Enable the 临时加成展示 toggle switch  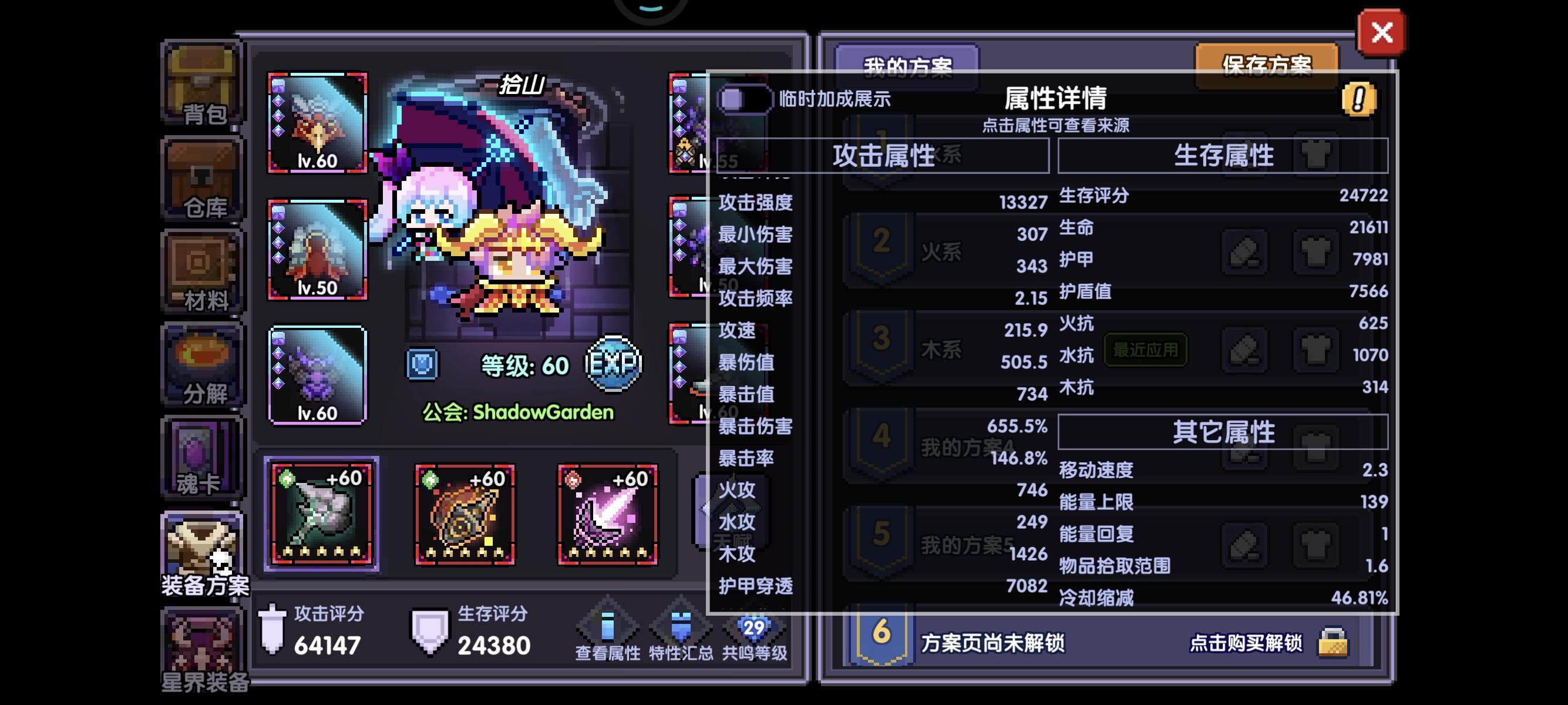click(x=745, y=100)
